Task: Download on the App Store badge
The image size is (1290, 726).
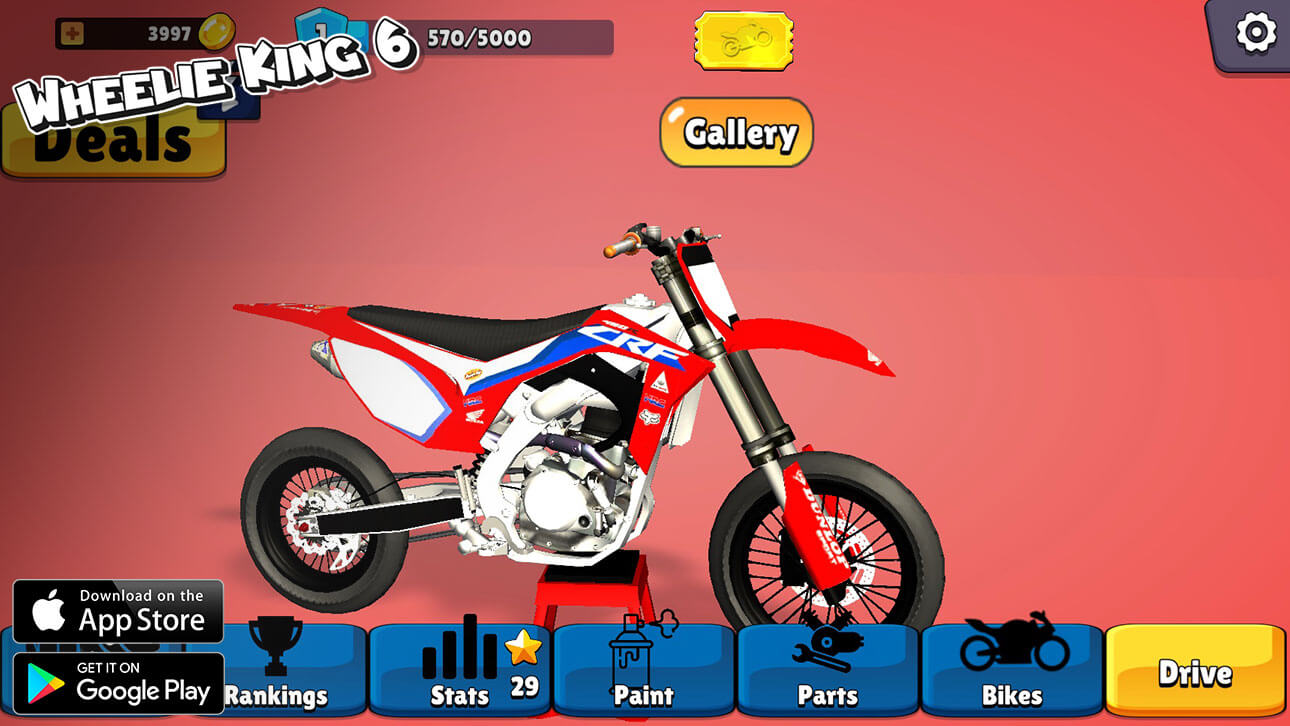Action: (118, 611)
